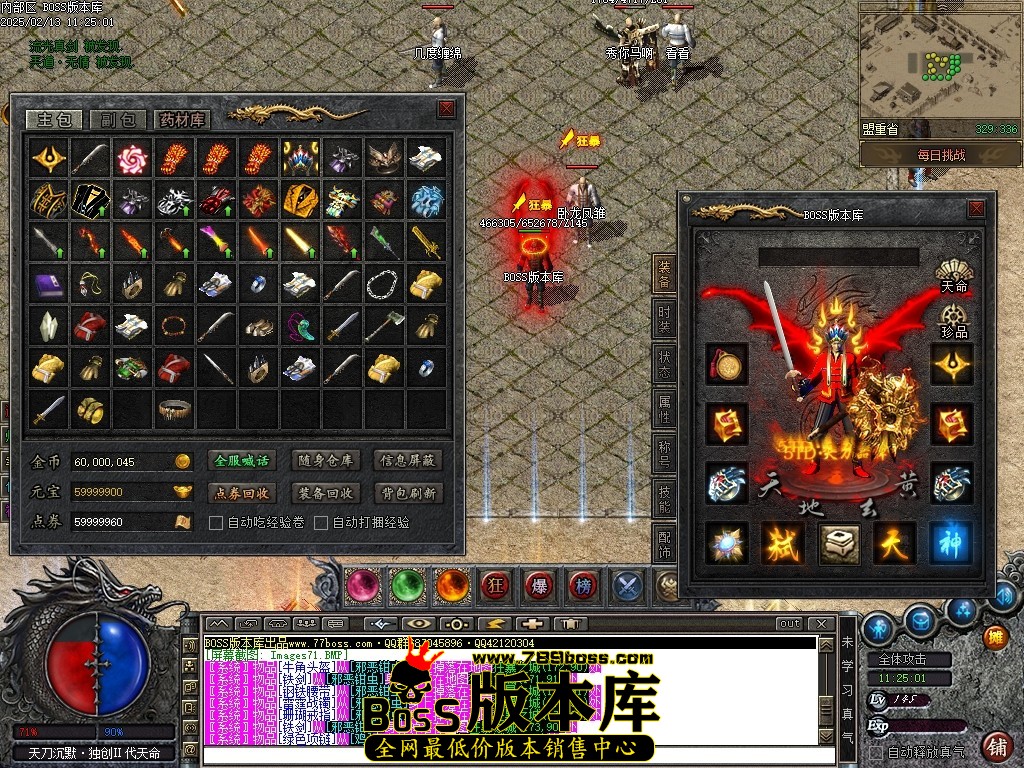Select the purple book in the bag
This screenshot has height=768, width=1024.
point(49,285)
